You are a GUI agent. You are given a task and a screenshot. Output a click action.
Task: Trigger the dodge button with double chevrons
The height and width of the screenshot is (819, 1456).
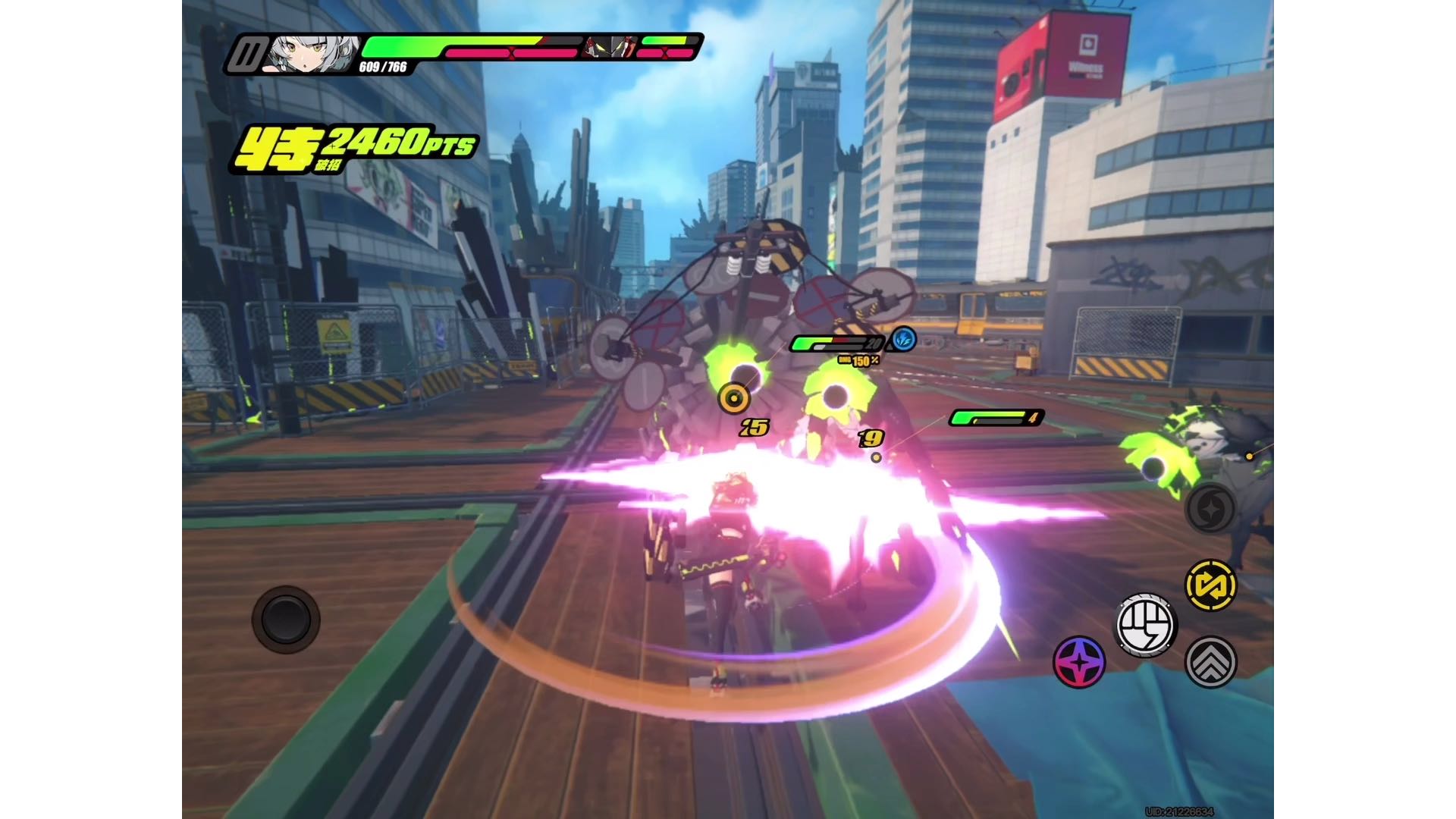(x=1211, y=662)
